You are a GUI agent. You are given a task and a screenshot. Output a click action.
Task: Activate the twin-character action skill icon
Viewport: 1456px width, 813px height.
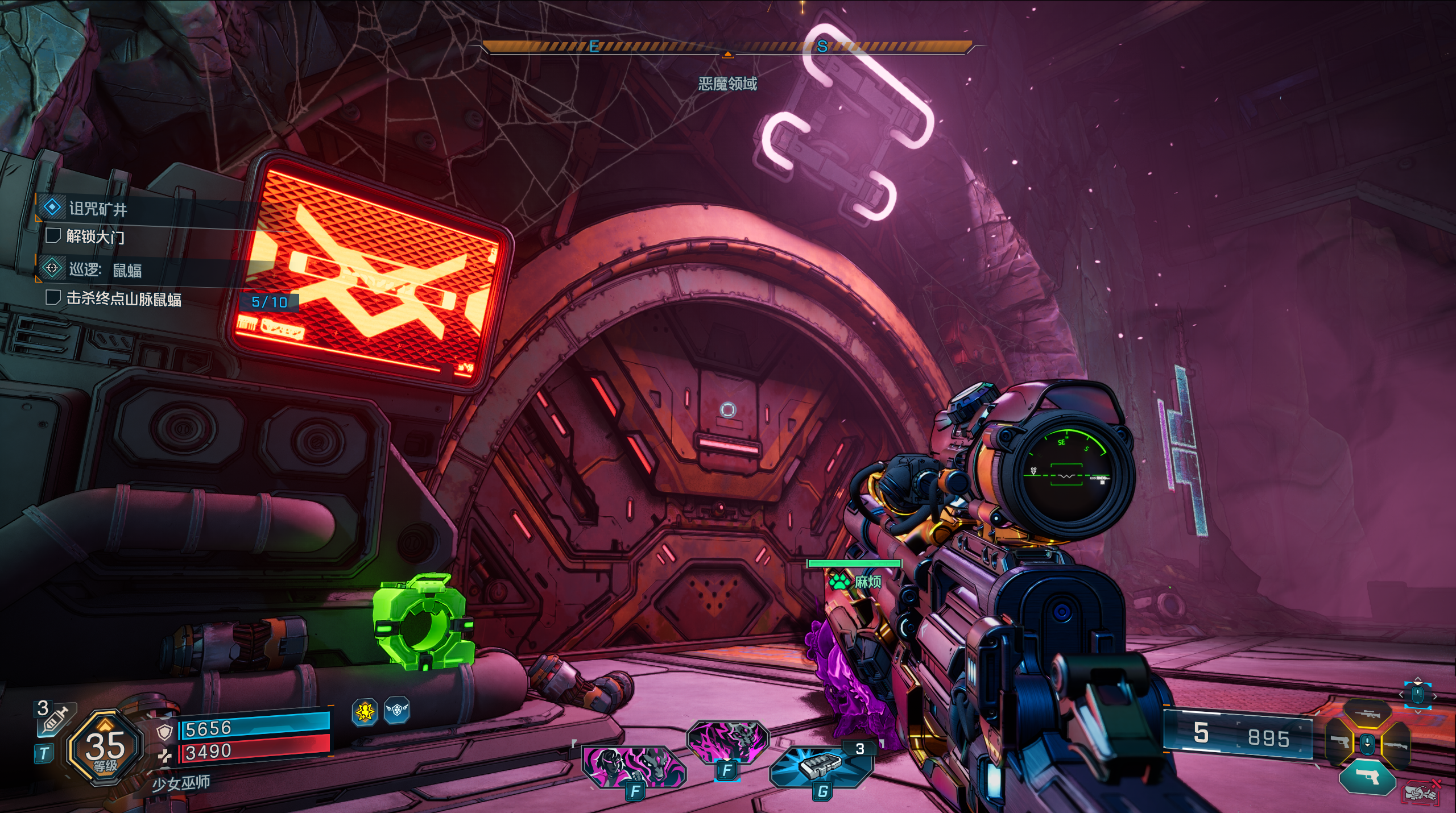click(x=633, y=766)
